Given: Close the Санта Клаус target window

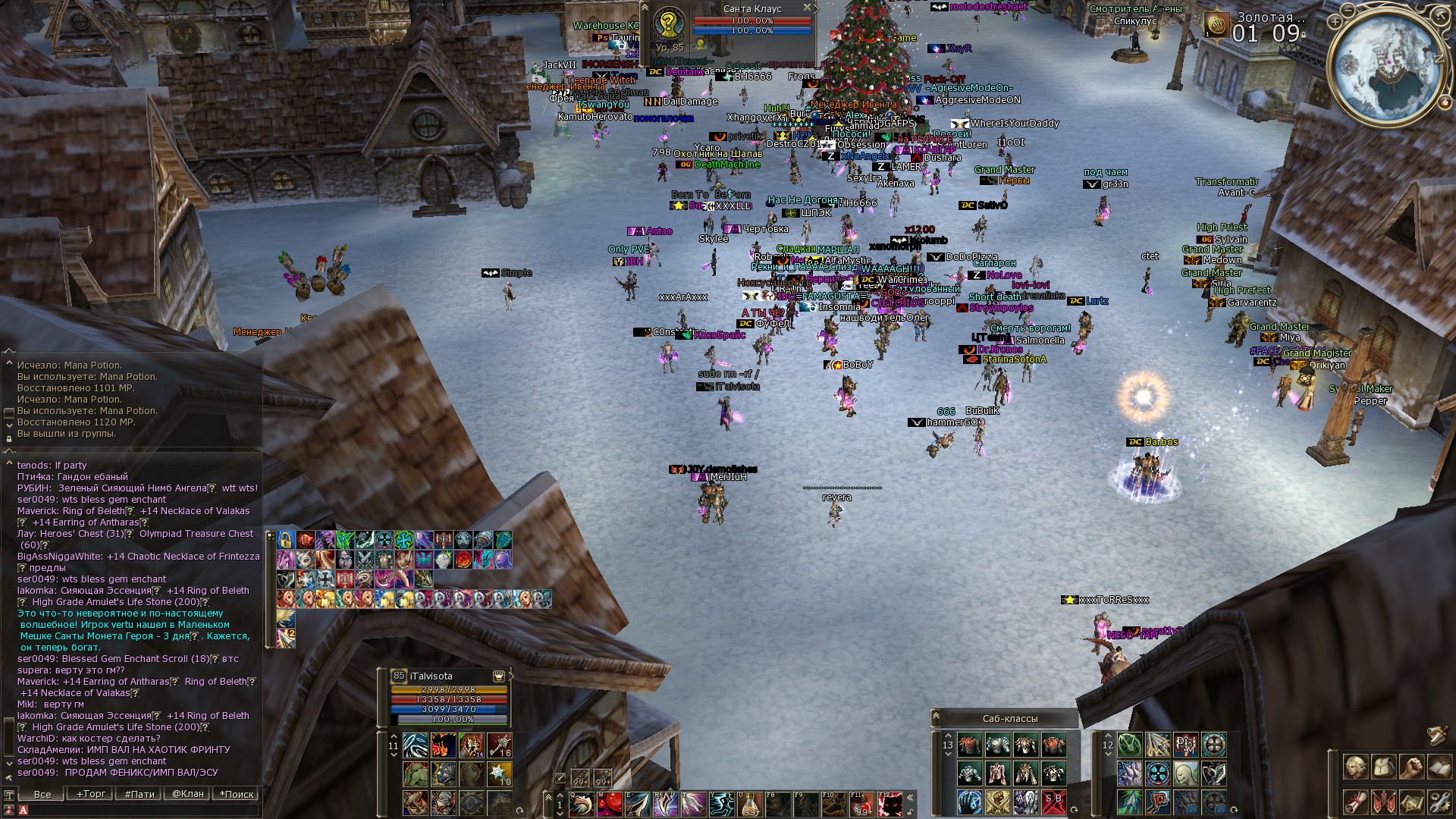Looking at the screenshot, I should 808,8.
